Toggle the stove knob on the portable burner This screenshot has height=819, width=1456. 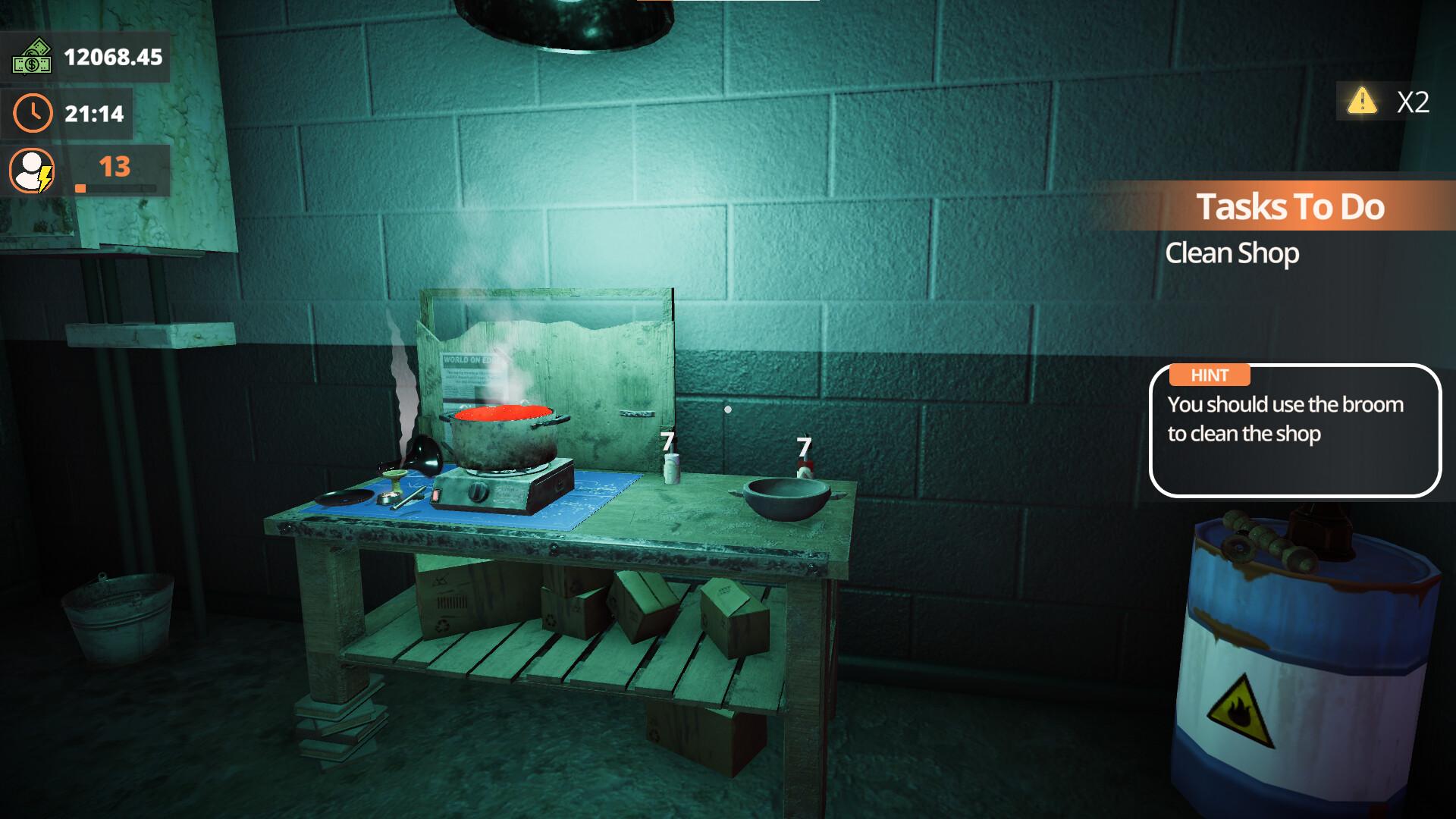(x=479, y=491)
